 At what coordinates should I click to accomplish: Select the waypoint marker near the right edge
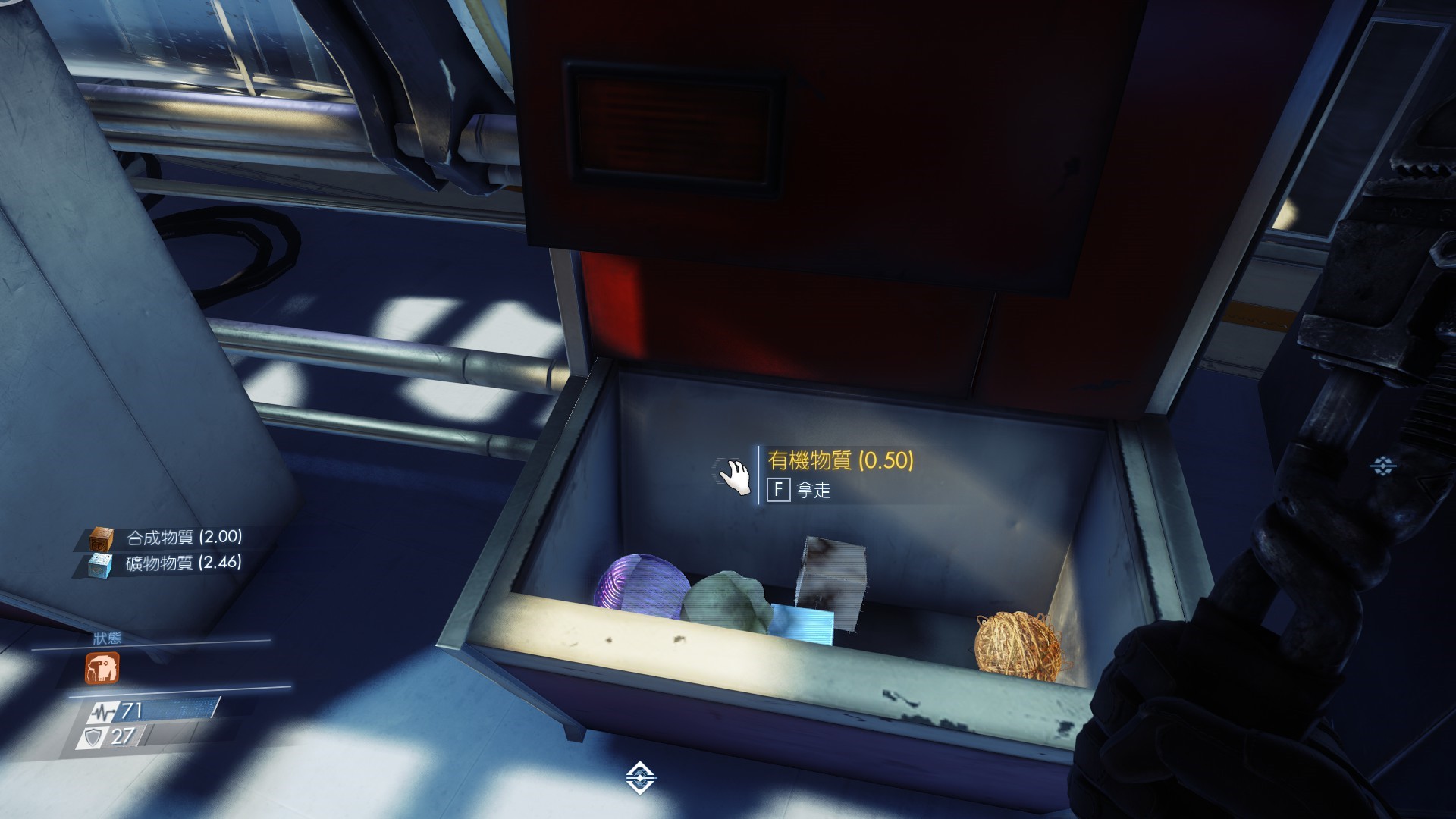point(1384,466)
